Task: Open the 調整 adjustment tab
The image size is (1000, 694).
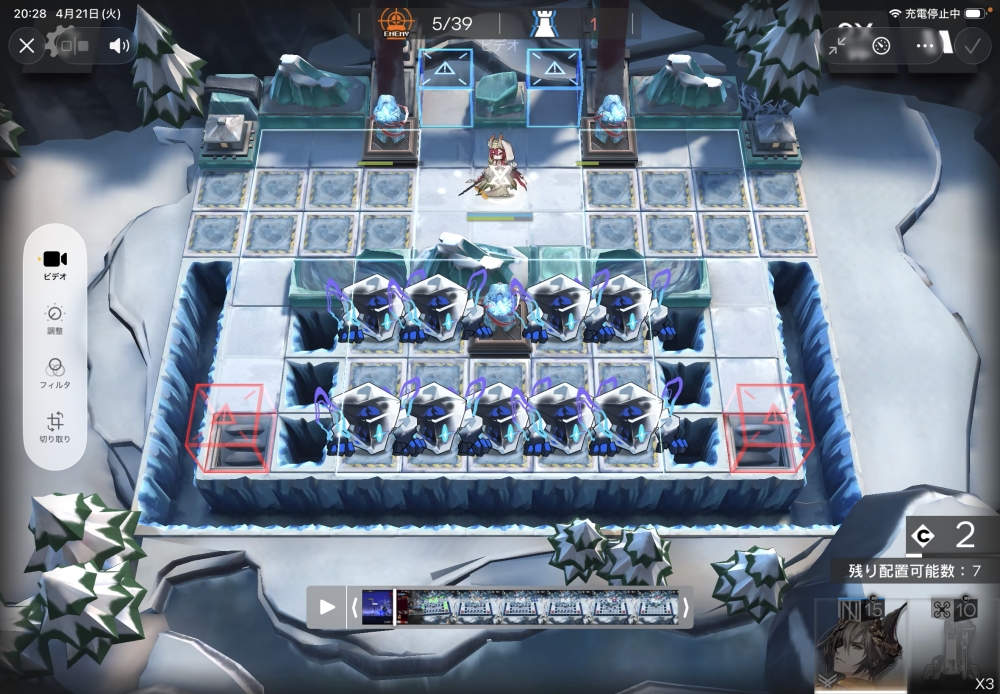Action: 55,319
